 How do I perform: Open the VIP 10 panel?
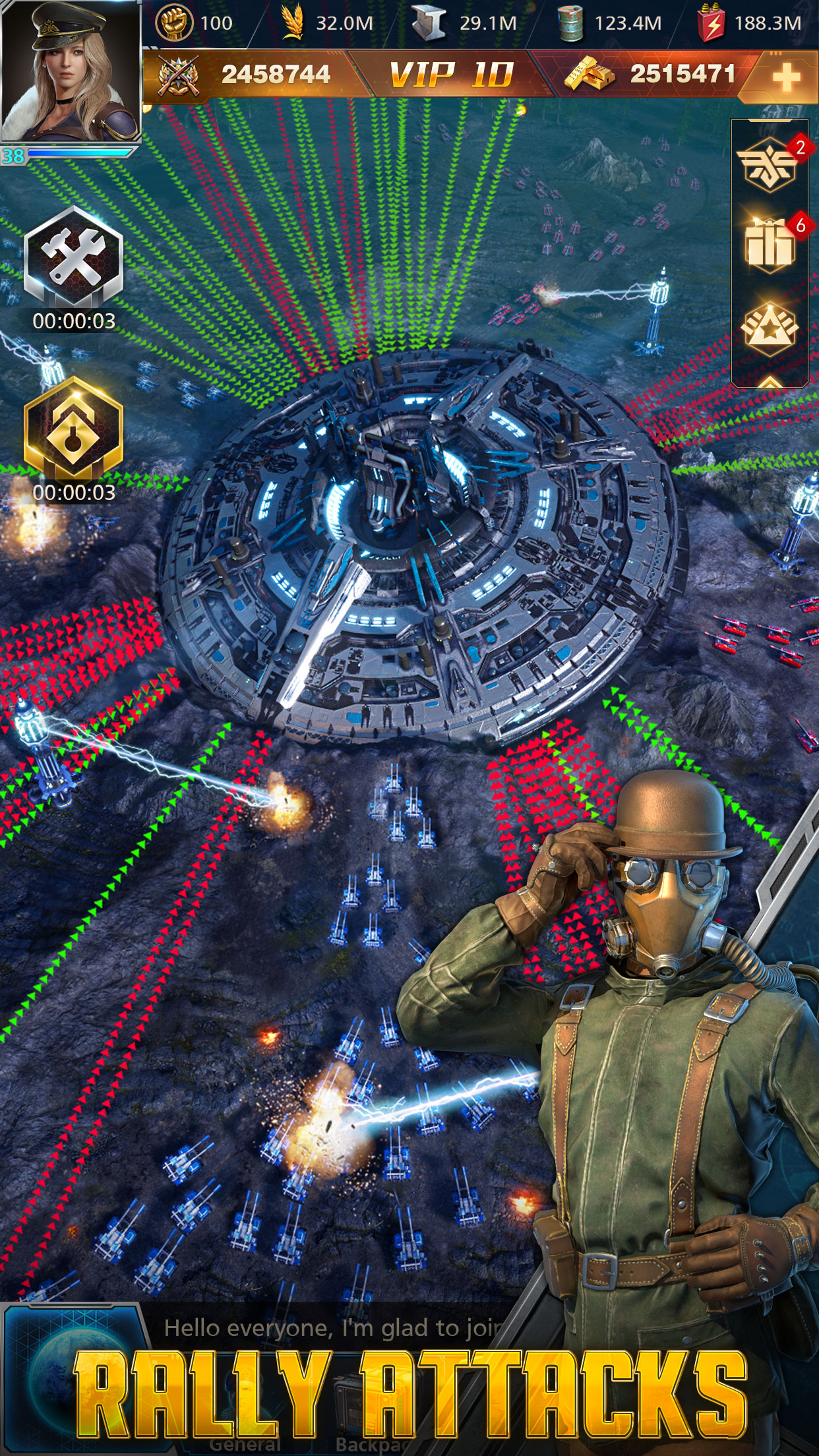pyautogui.click(x=451, y=75)
